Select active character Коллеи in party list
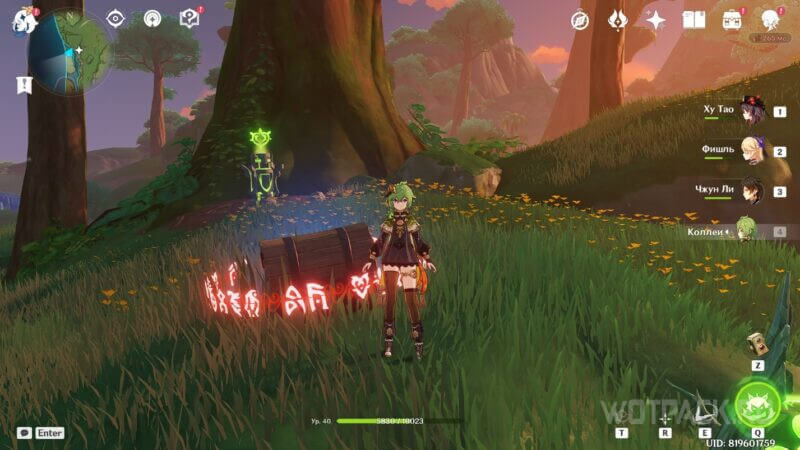 [x=745, y=231]
